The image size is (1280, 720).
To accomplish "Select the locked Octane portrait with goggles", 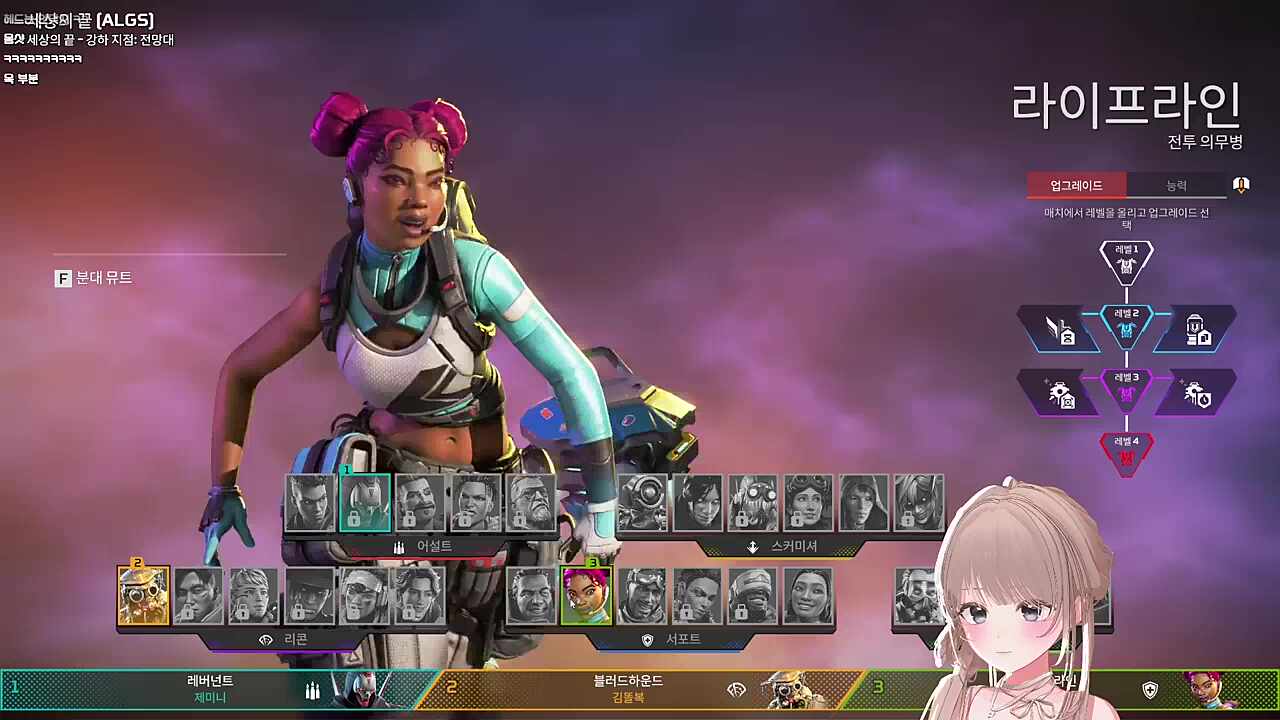I will pyautogui.click(x=753, y=503).
